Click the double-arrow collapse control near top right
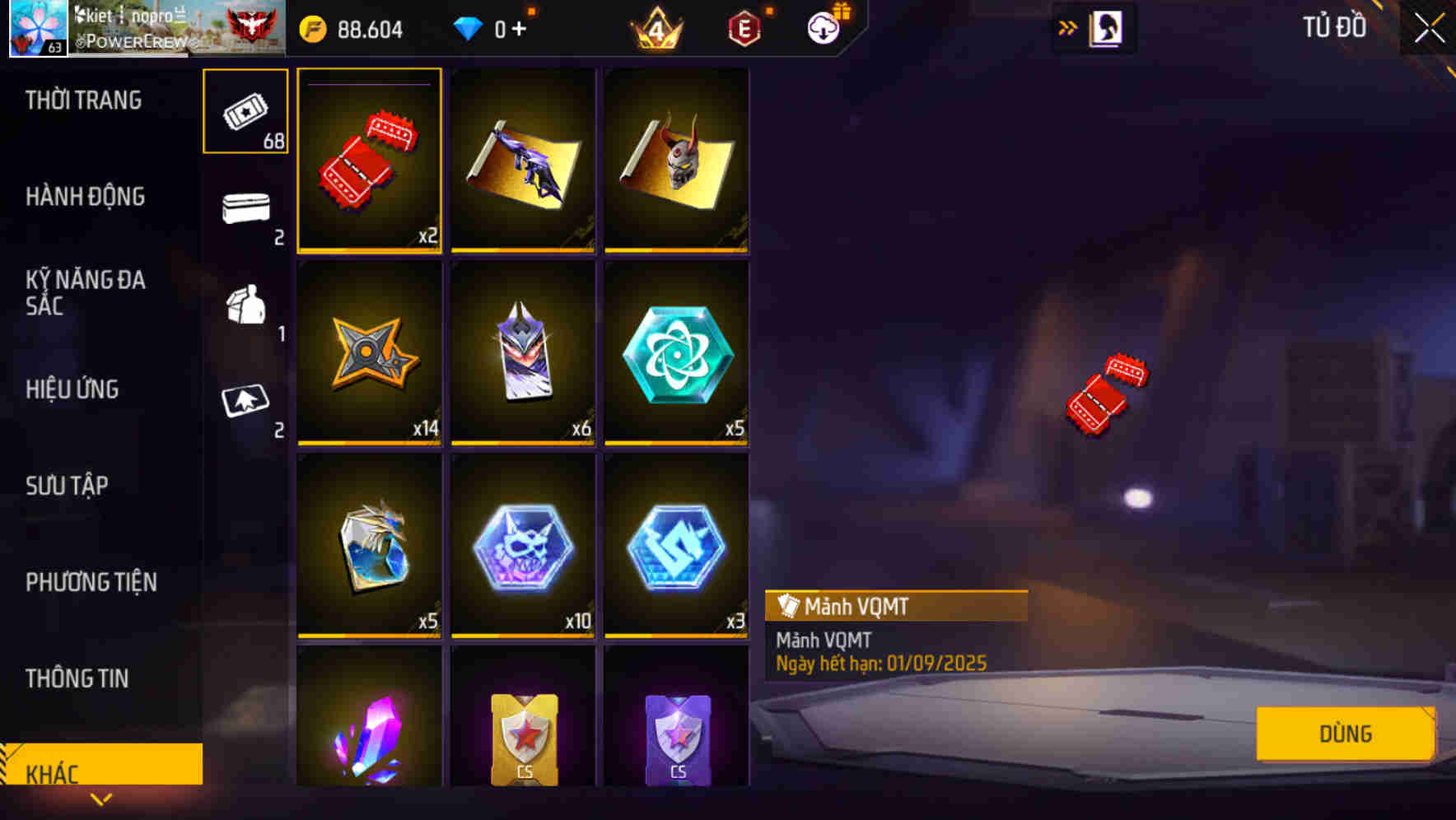 [x=1066, y=26]
